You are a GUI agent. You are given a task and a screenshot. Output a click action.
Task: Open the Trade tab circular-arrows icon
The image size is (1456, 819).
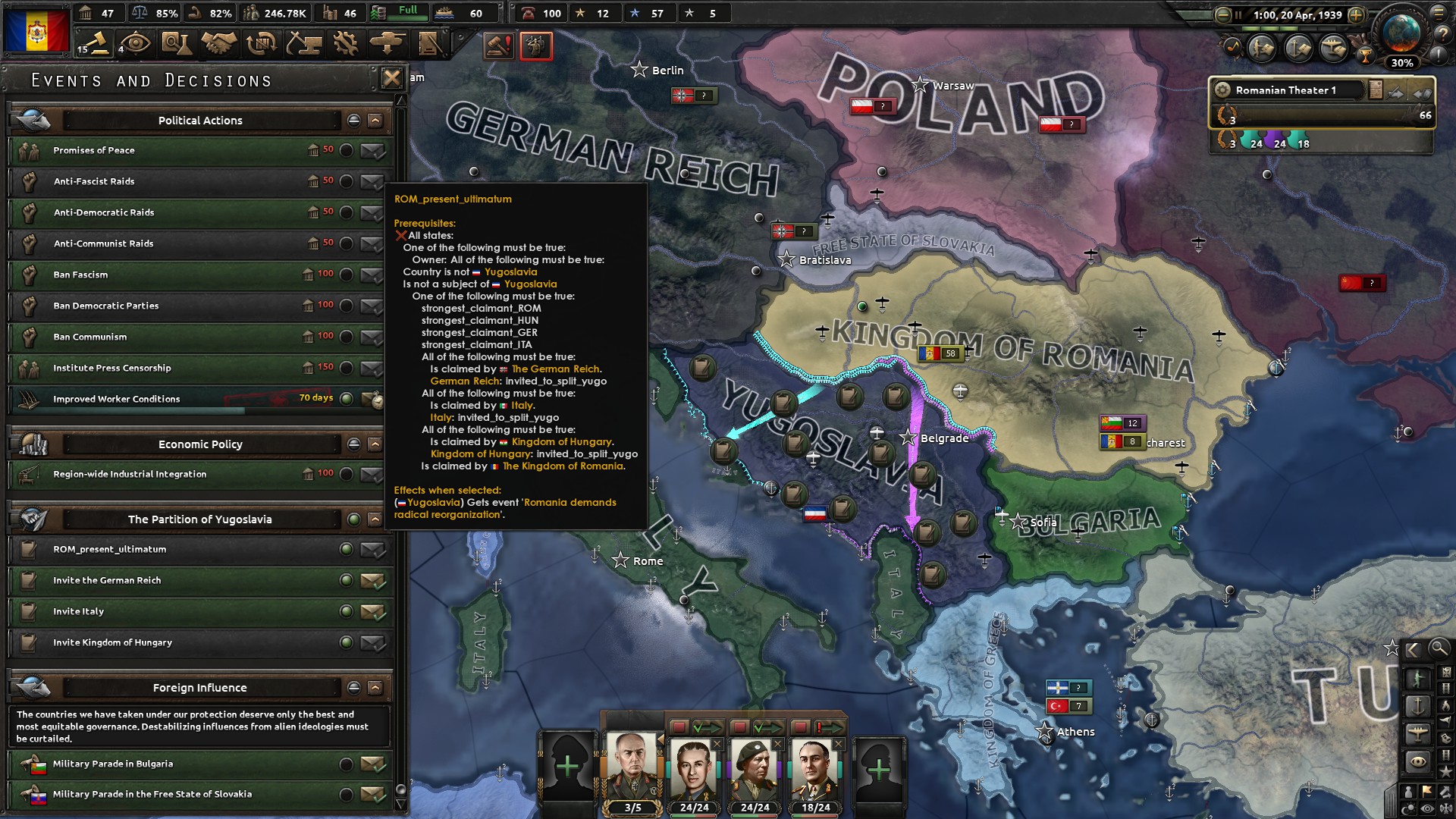pos(261,45)
